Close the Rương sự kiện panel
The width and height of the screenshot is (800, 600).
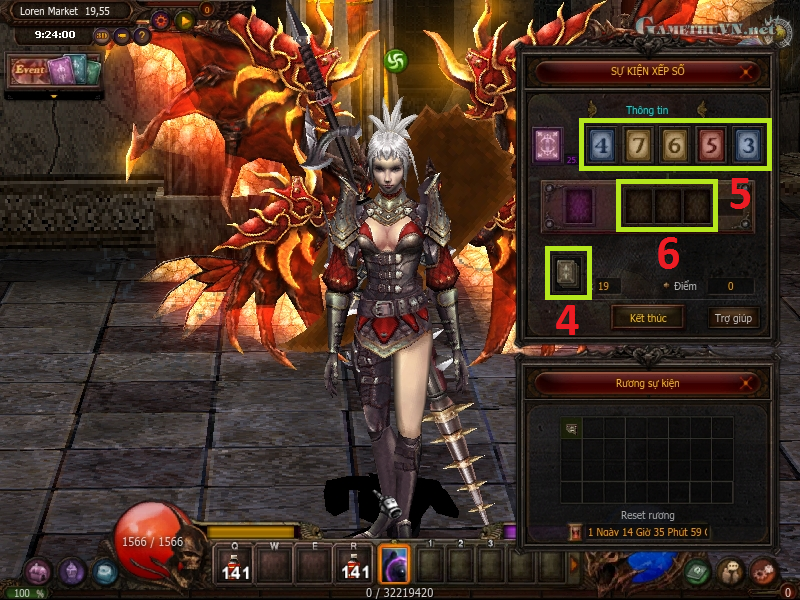click(746, 383)
